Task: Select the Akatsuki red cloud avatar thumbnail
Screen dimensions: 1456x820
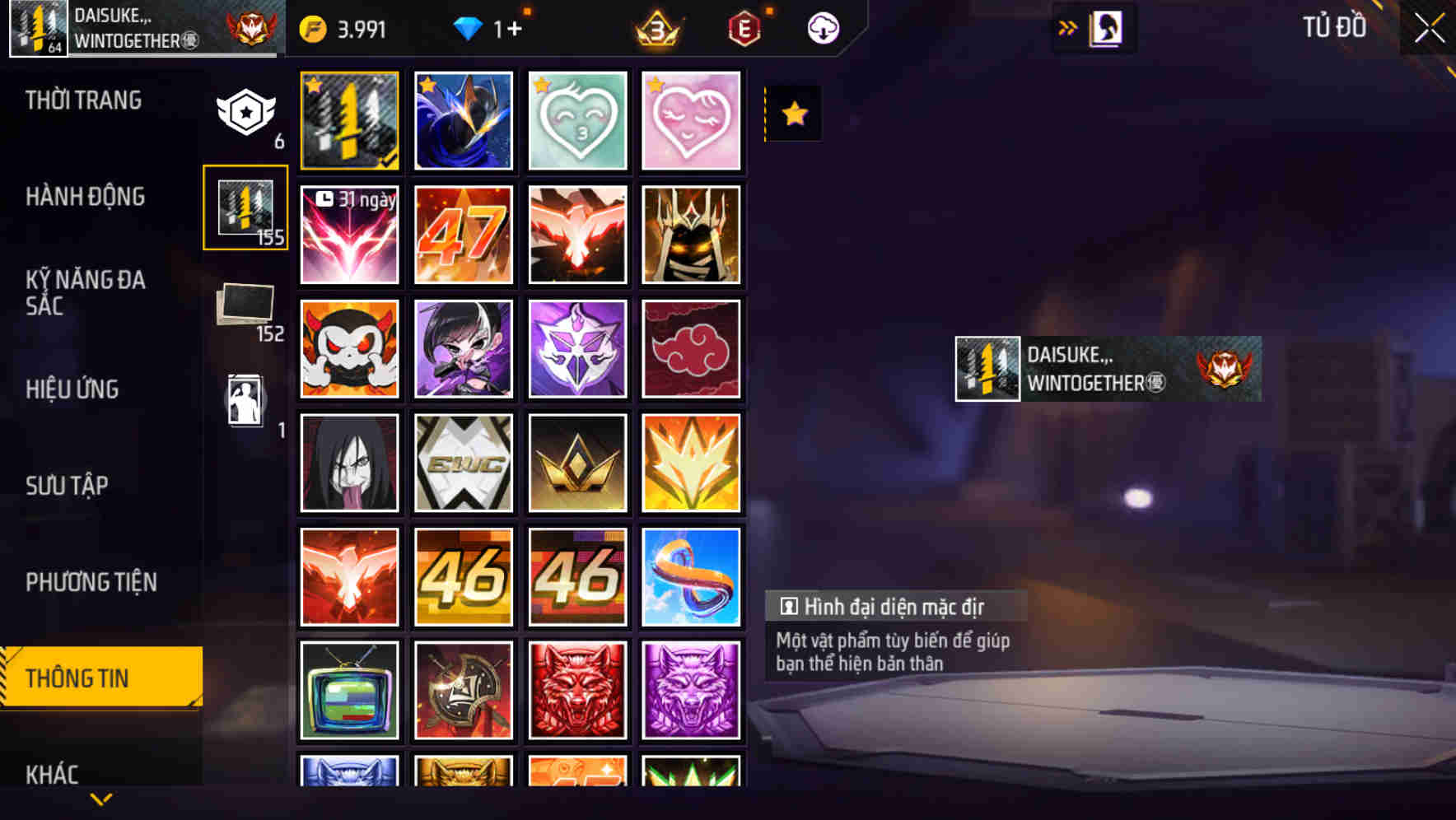Action: [692, 348]
